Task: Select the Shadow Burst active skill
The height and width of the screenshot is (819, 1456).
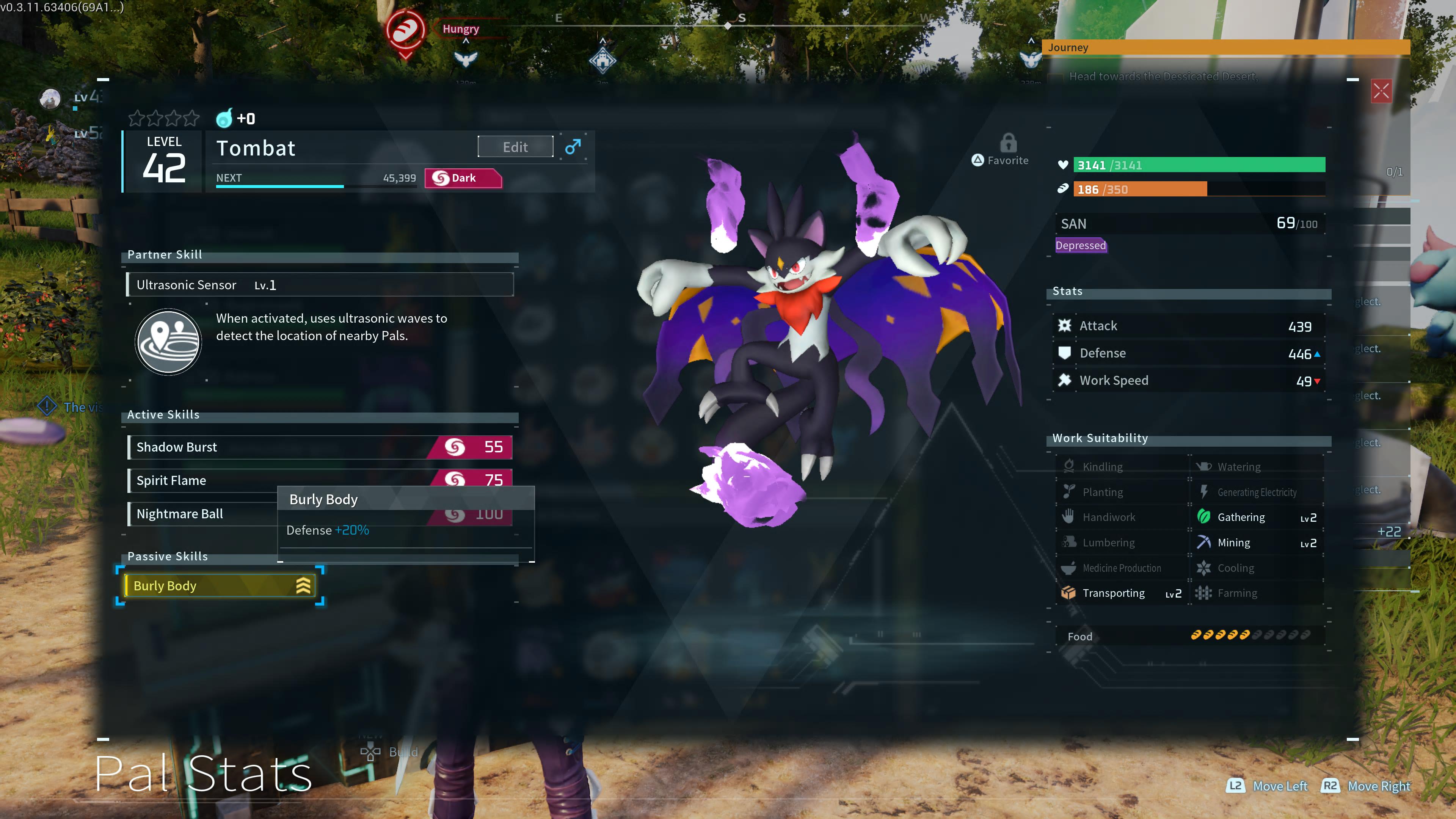Action: tap(319, 447)
